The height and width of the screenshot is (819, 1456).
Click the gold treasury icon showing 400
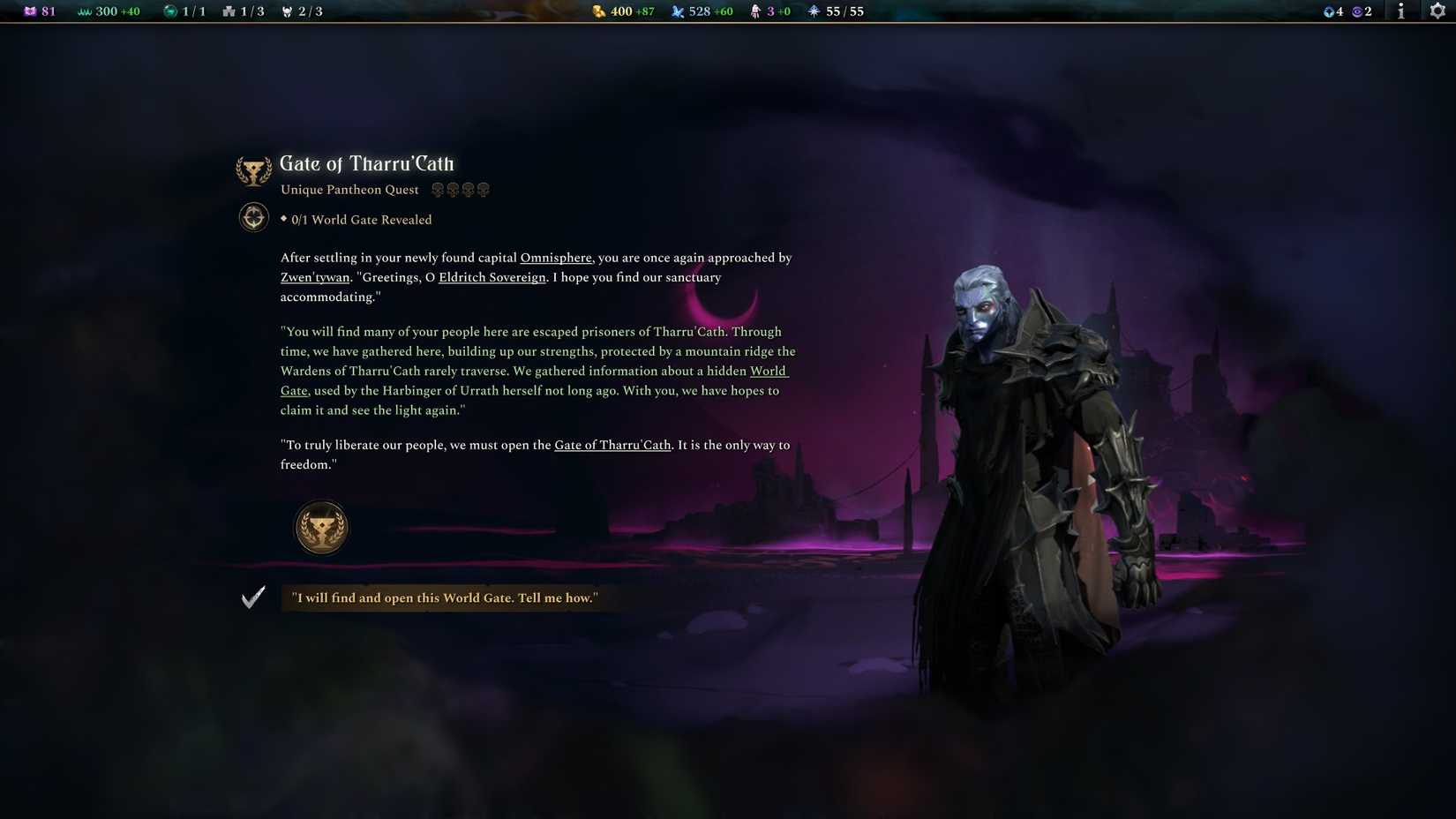click(x=597, y=11)
